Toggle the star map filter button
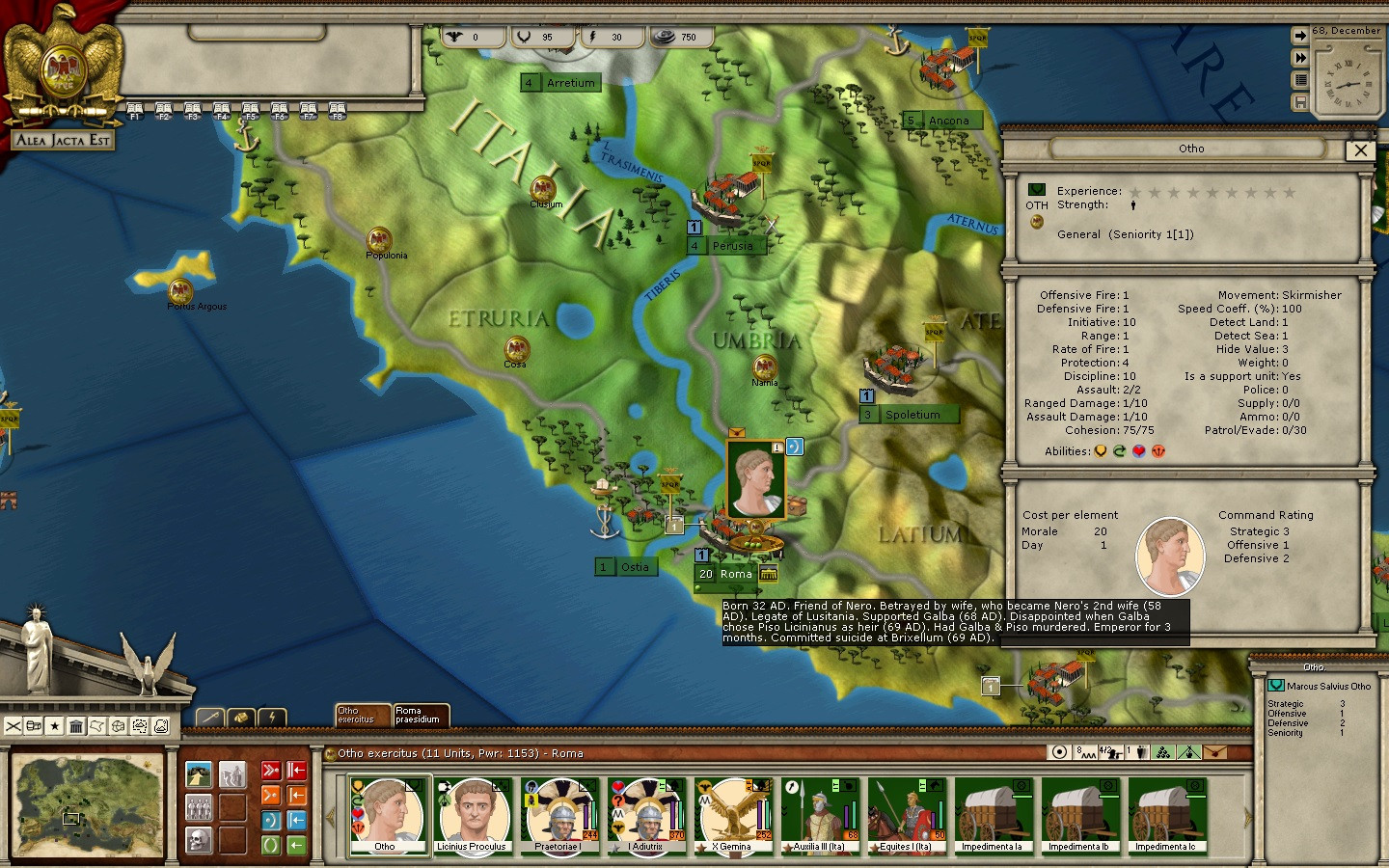 (x=55, y=726)
